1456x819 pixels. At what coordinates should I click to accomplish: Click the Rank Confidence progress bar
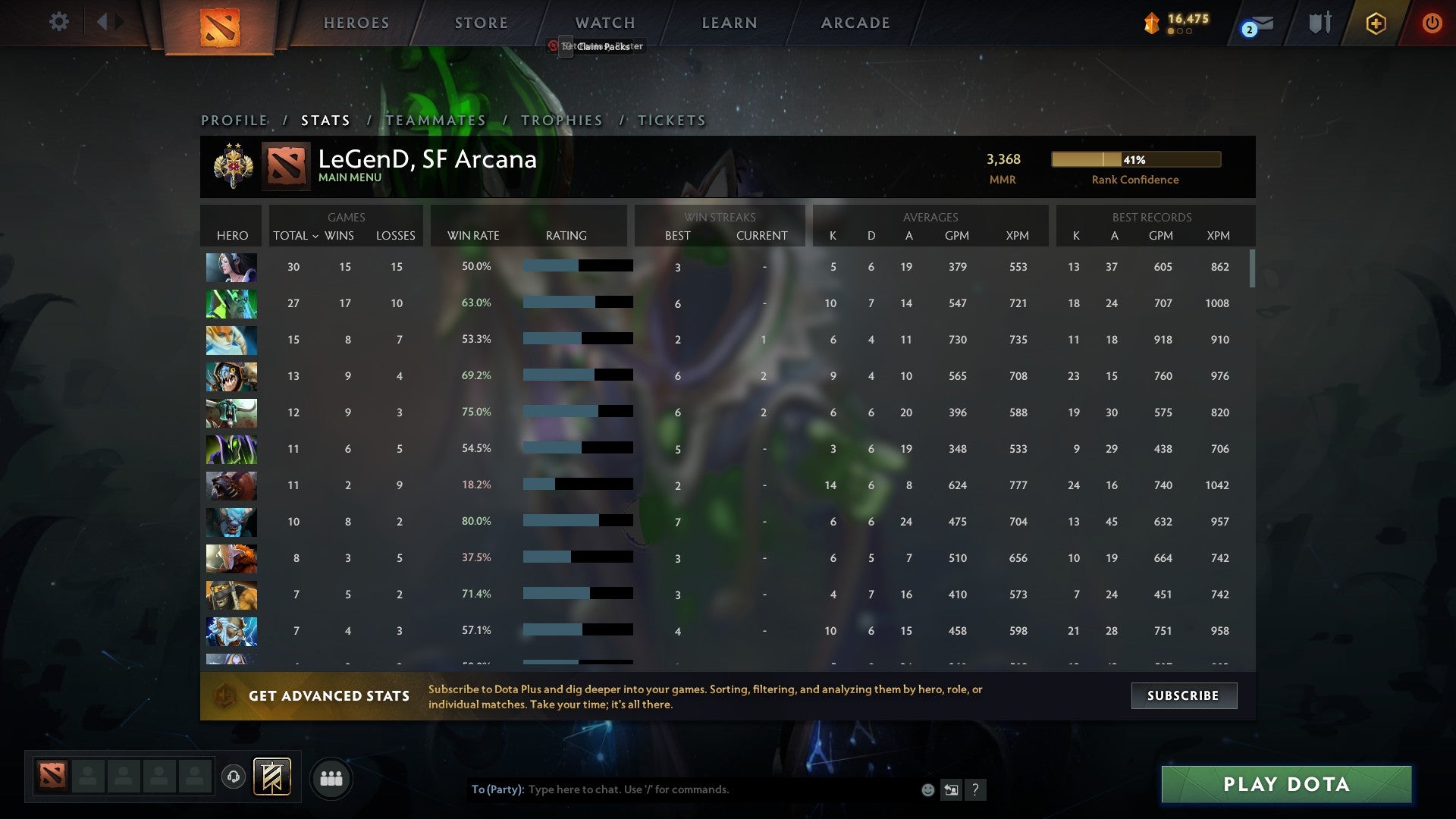pos(1135,159)
